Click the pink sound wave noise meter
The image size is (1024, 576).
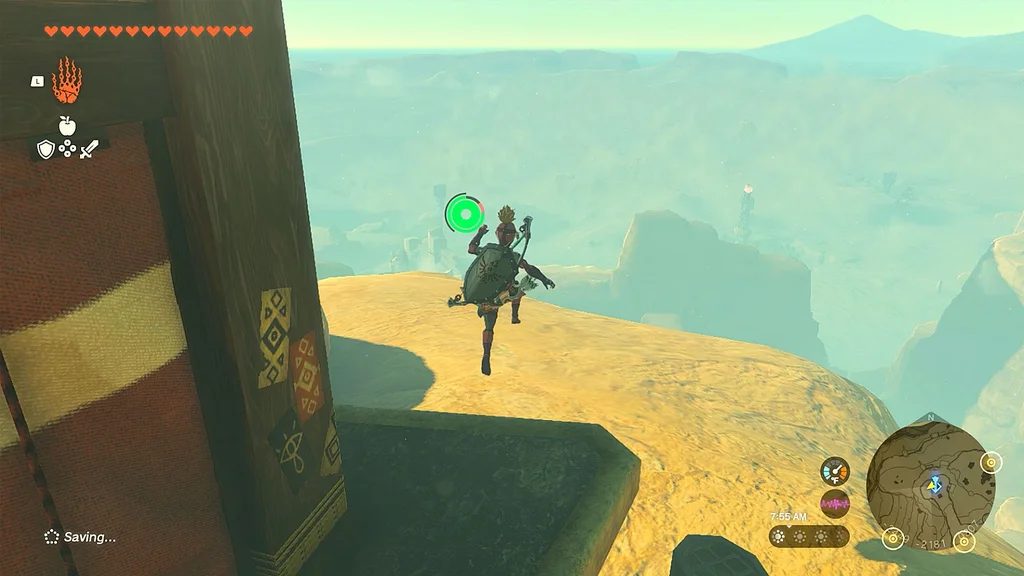pyautogui.click(x=835, y=503)
